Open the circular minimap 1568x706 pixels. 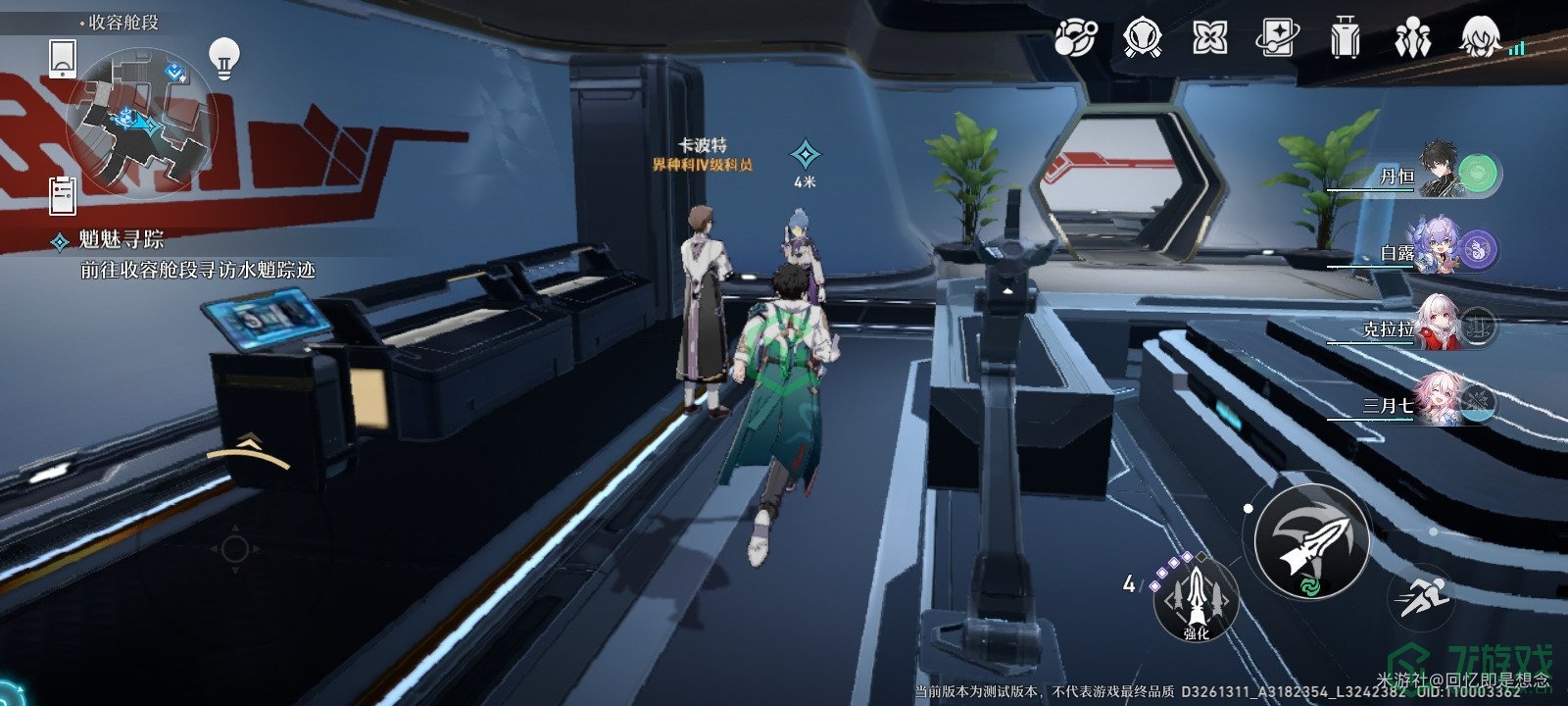point(140,120)
